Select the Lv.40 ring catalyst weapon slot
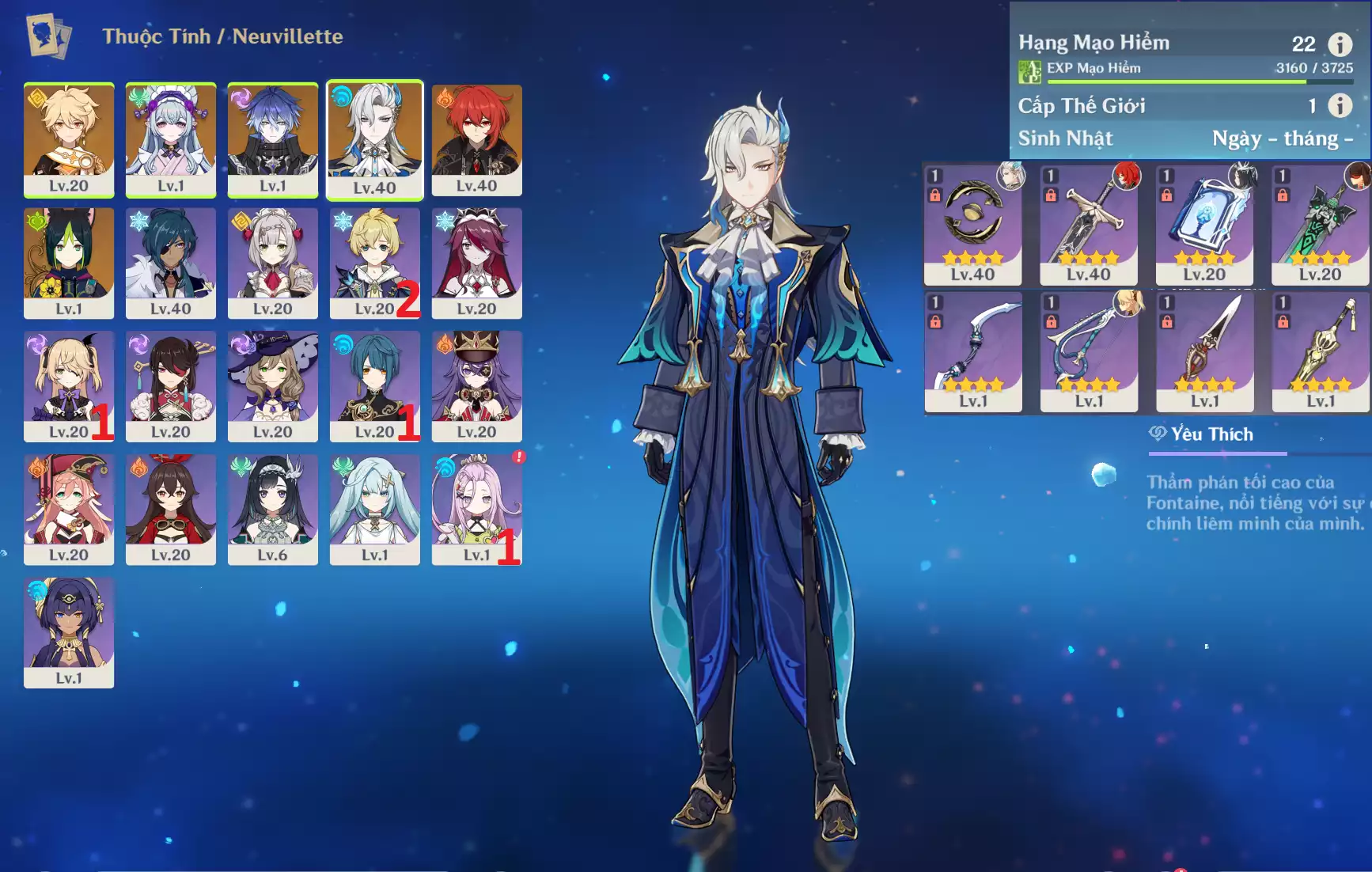This screenshot has height=872, width=1372. (x=972, y=225)
